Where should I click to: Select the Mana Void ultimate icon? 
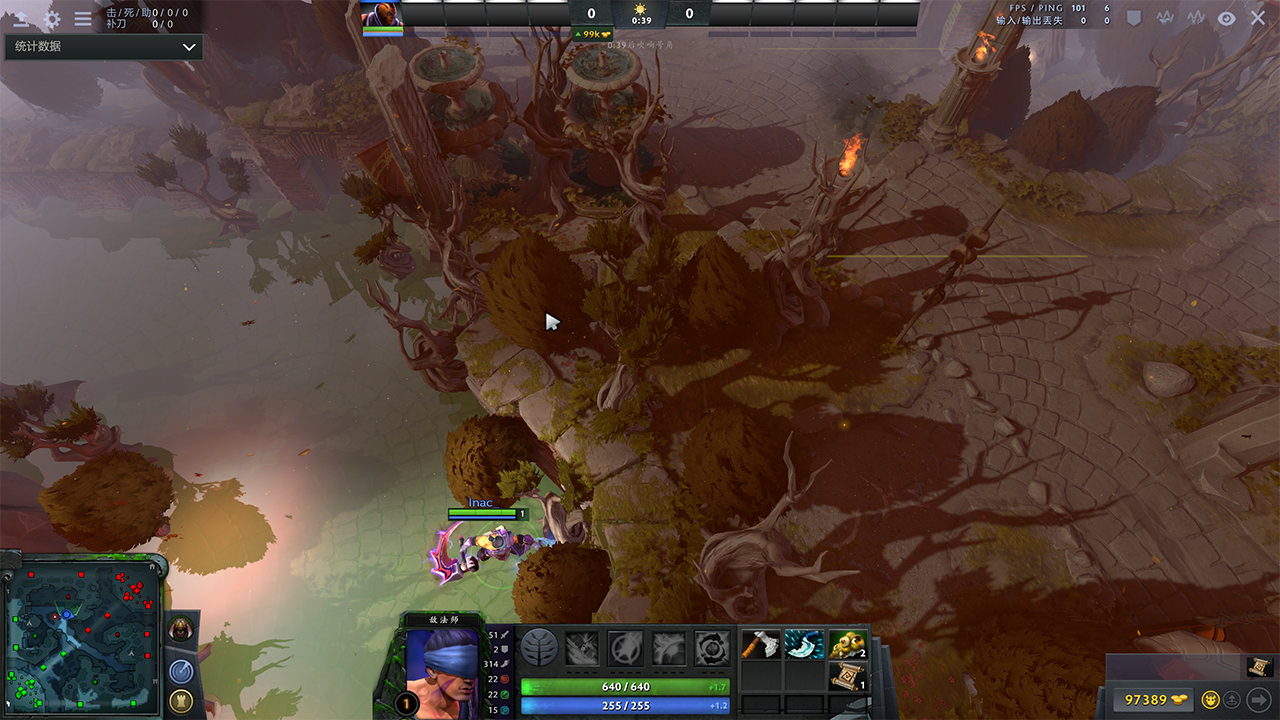712,648
